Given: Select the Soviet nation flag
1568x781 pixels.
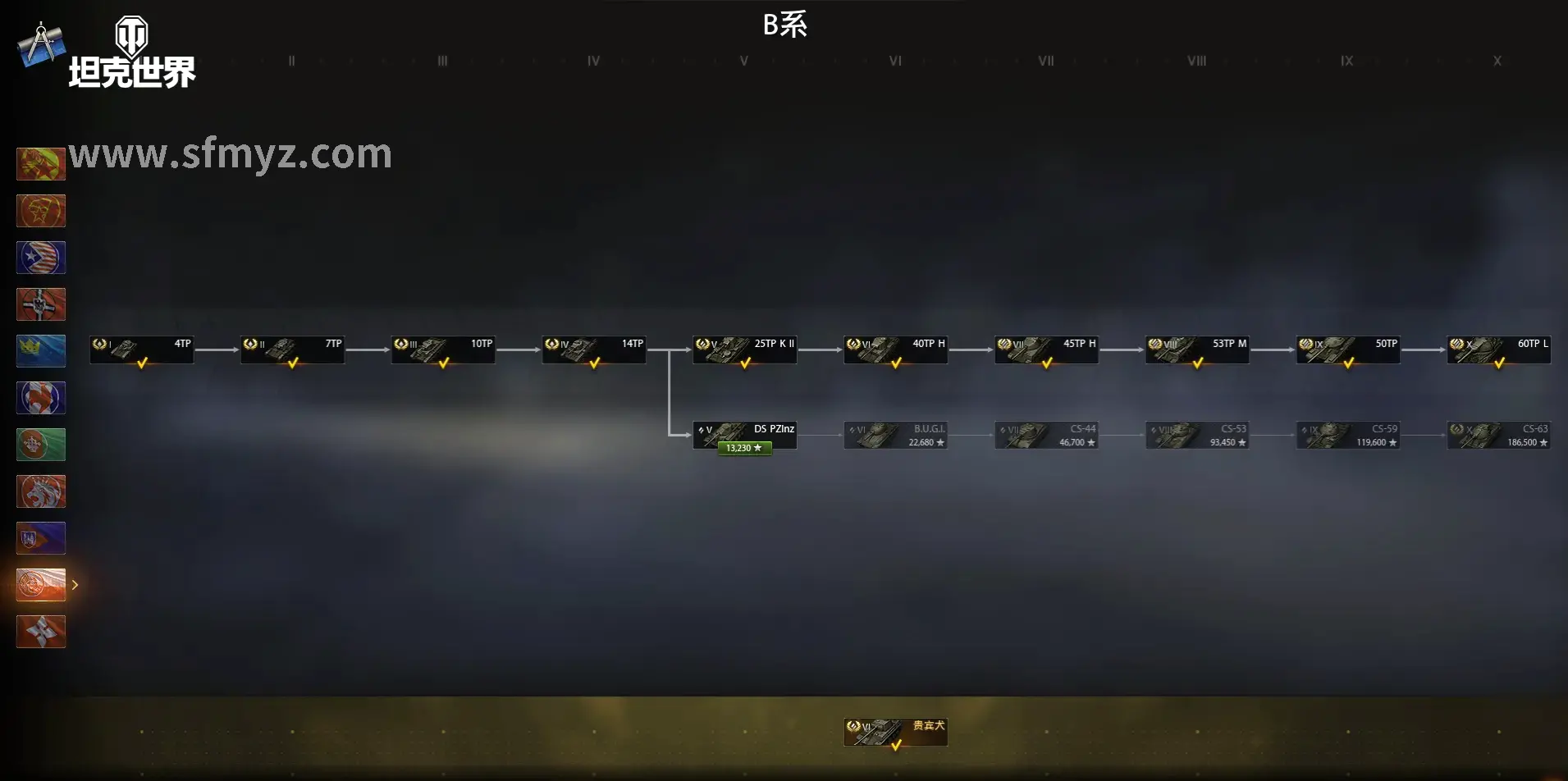Looking at the screenshot, I should pyautogui.click(x=41, y=211).
